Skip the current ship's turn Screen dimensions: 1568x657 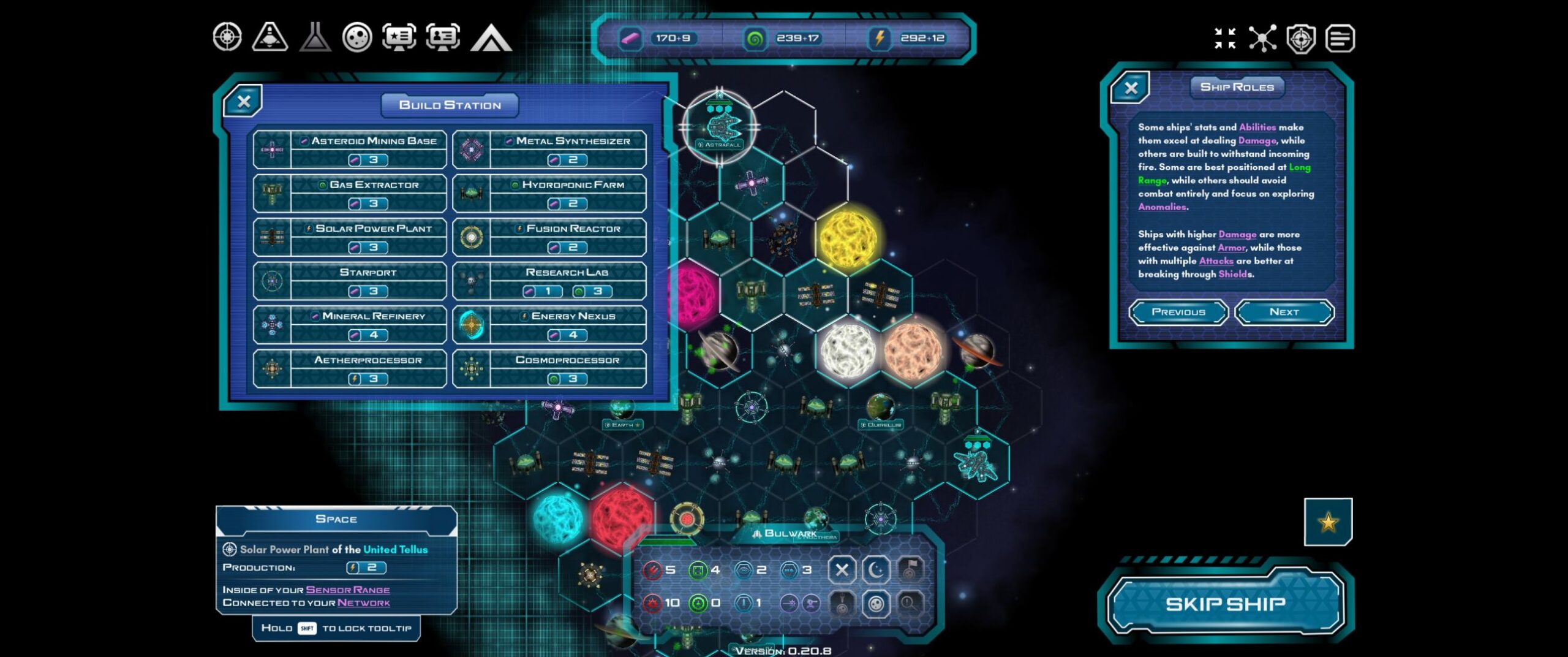pyautogui.click(x=1225, y=604)
